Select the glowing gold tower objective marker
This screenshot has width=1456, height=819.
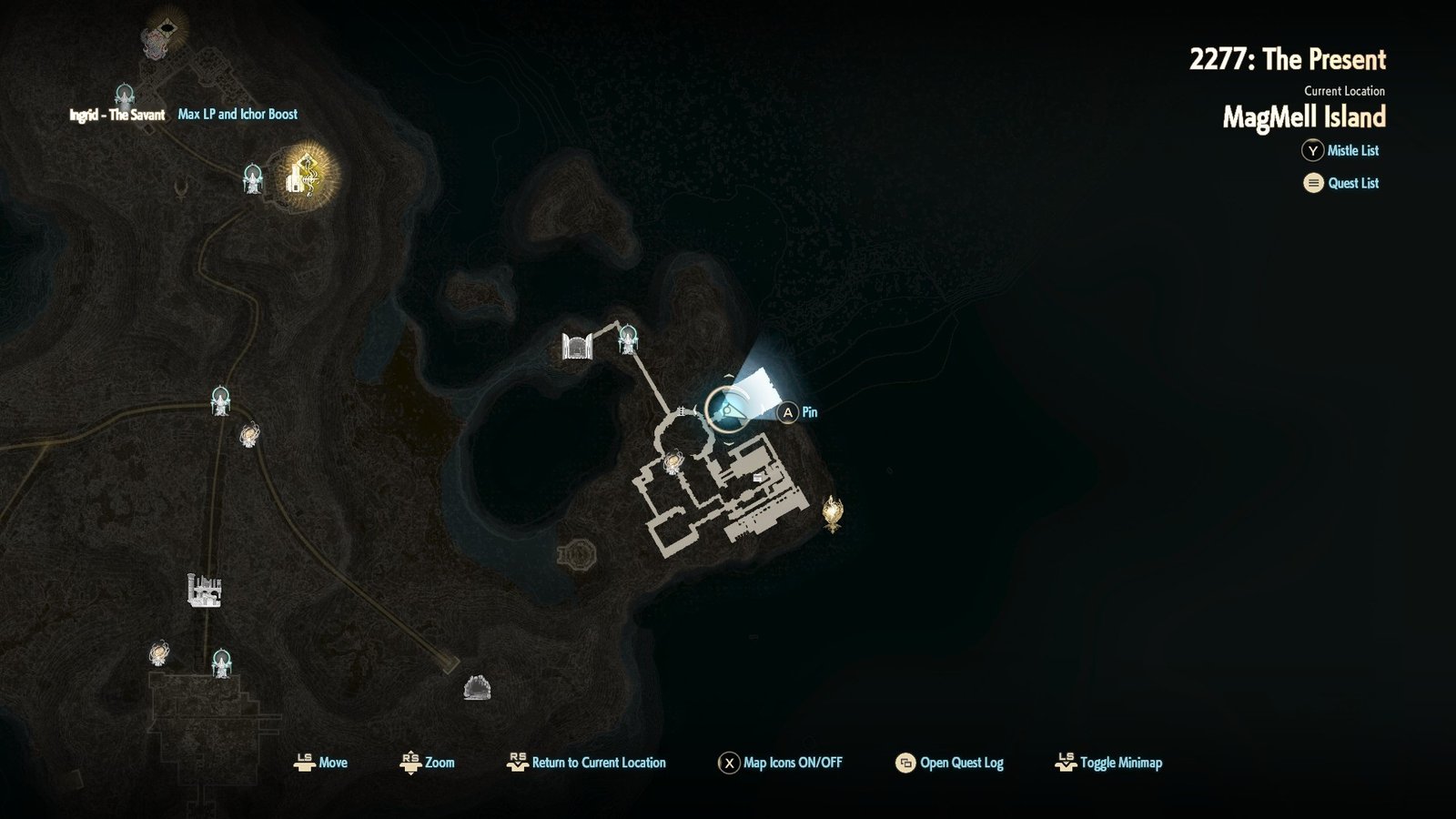(x=306, y=173)
